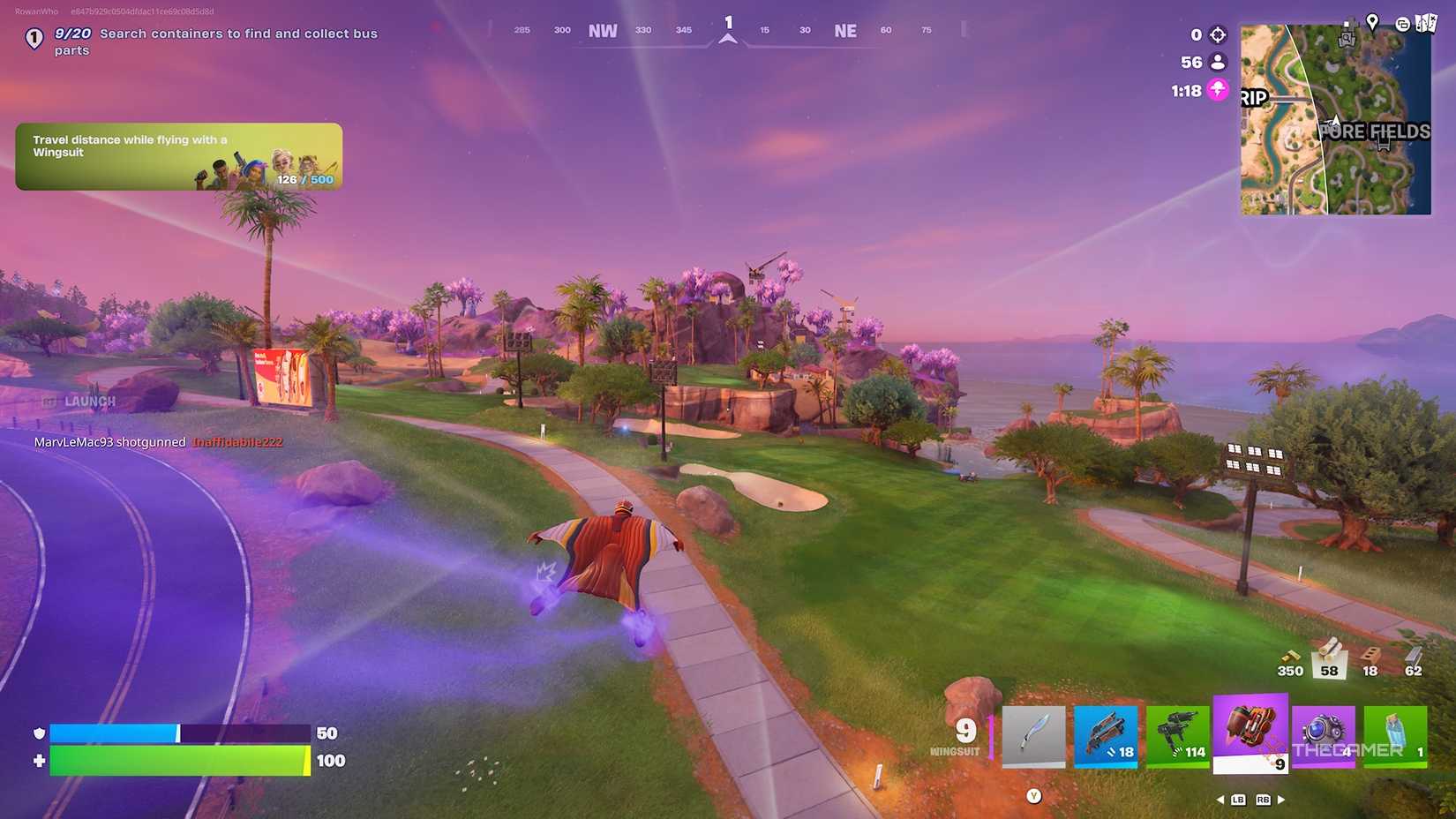Select the PORE FIELDS label on the minimap
1456x819 pixels.
click(x=1375, y=133)
